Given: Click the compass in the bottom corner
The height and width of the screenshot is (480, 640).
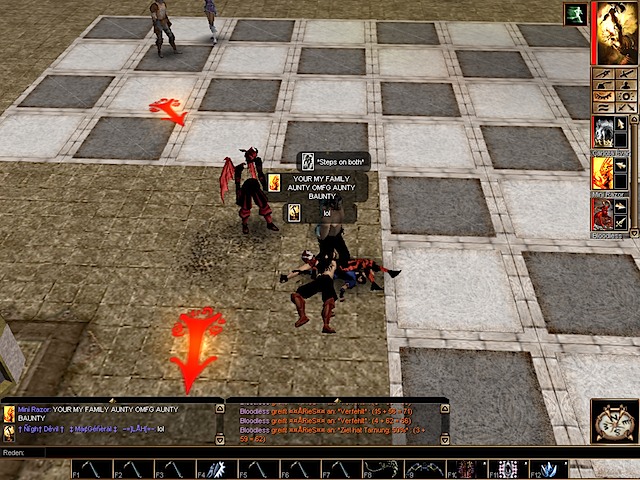Looking at the screenshot, I should tap(614, 420).
